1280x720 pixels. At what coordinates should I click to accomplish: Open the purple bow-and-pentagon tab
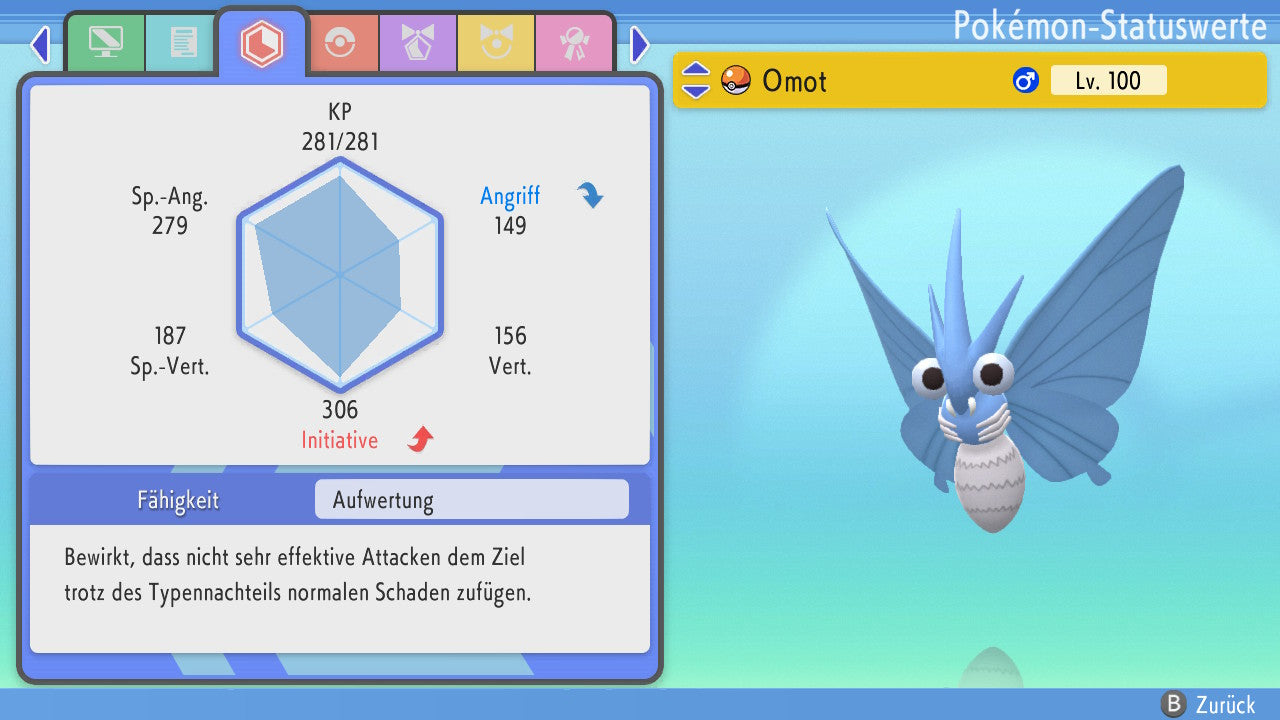417,43
